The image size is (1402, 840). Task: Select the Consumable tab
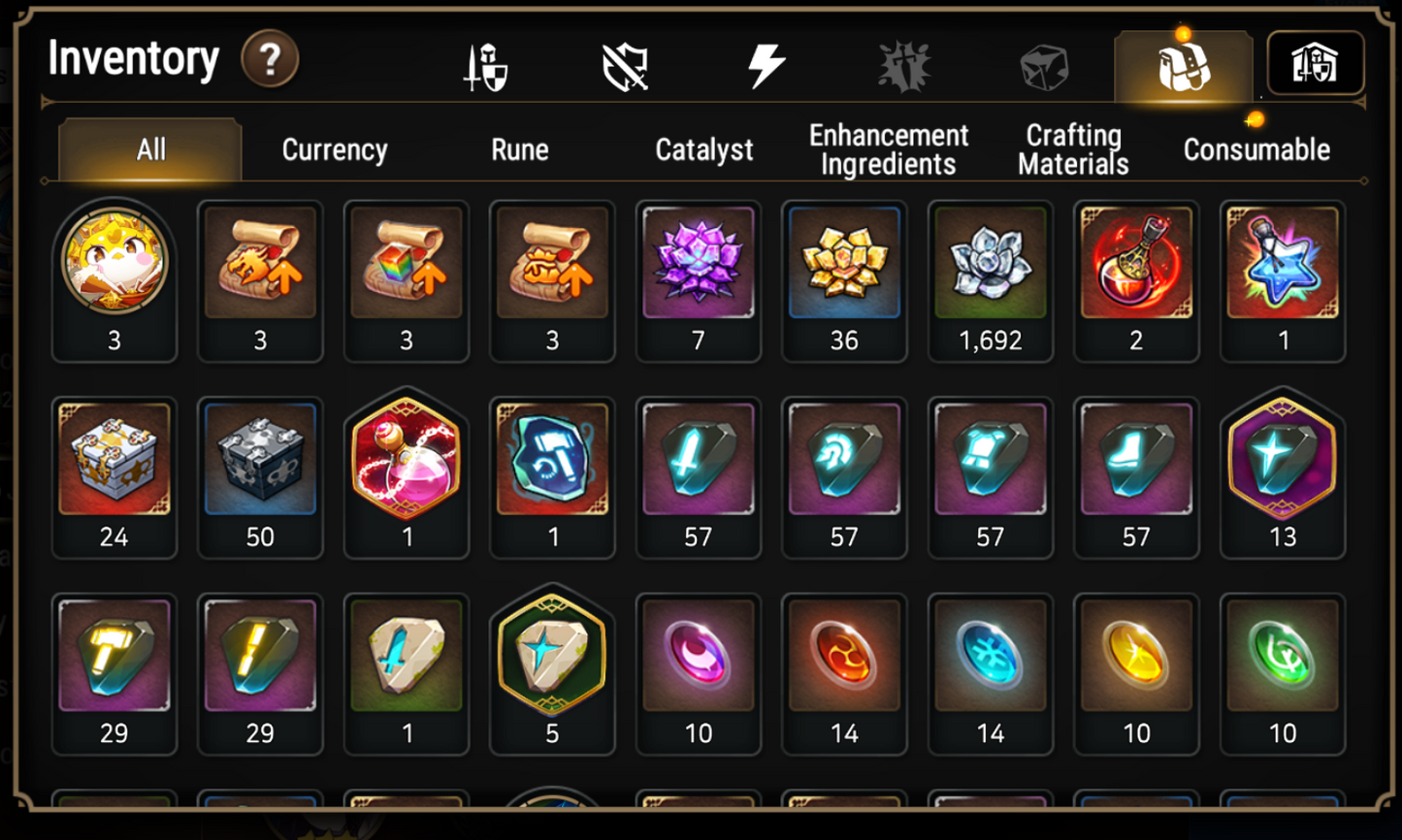(x=1255, y=150)
